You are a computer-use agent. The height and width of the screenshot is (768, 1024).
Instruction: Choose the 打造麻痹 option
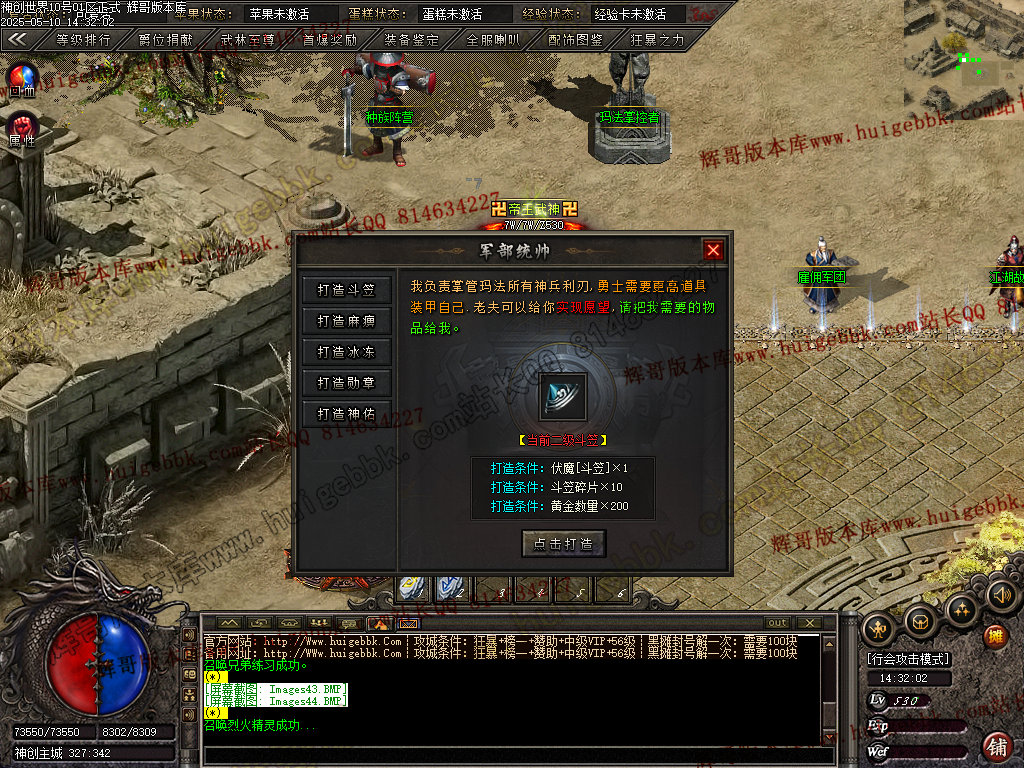(346, 321)
